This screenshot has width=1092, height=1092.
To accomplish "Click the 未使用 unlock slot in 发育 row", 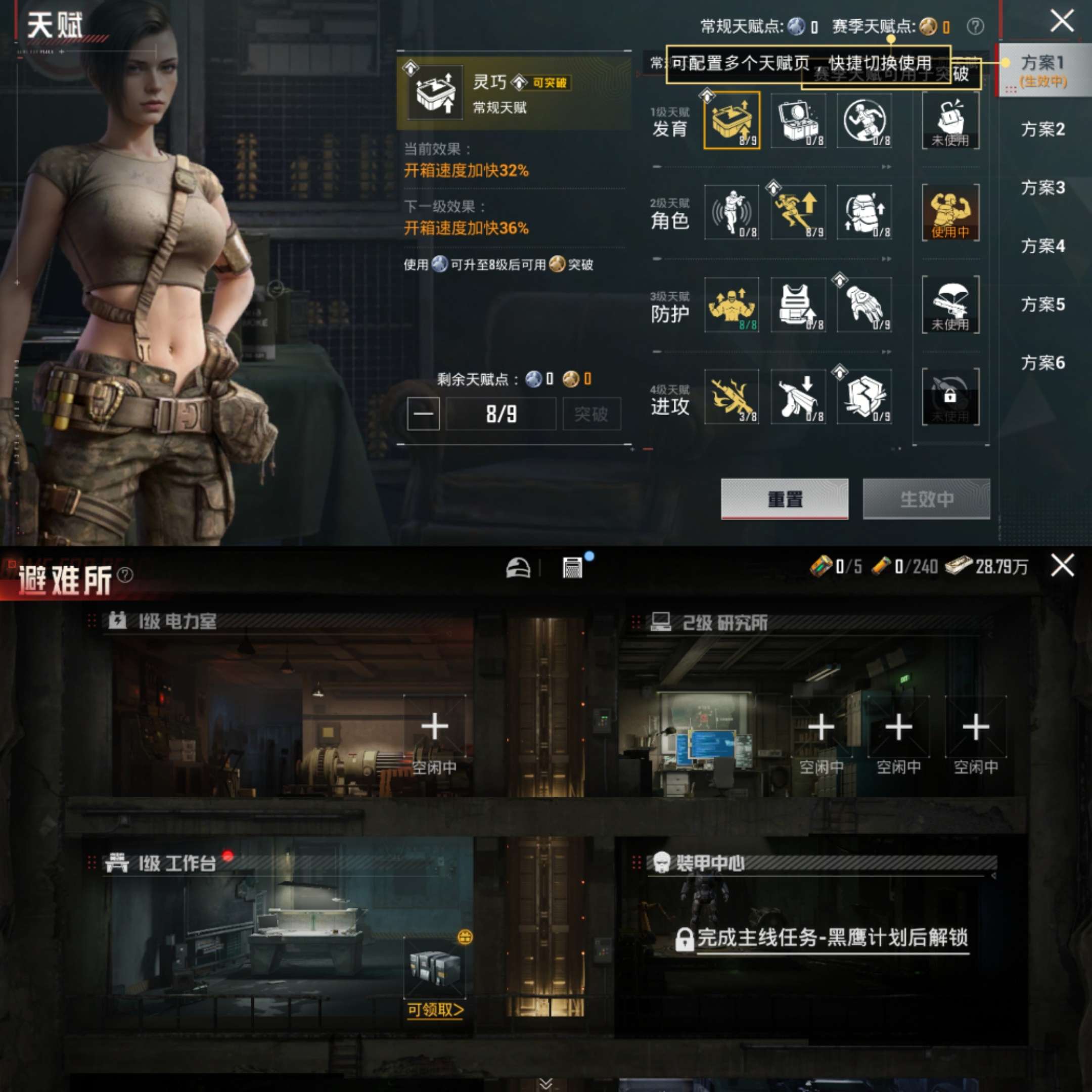I will [x=949, y=120].
